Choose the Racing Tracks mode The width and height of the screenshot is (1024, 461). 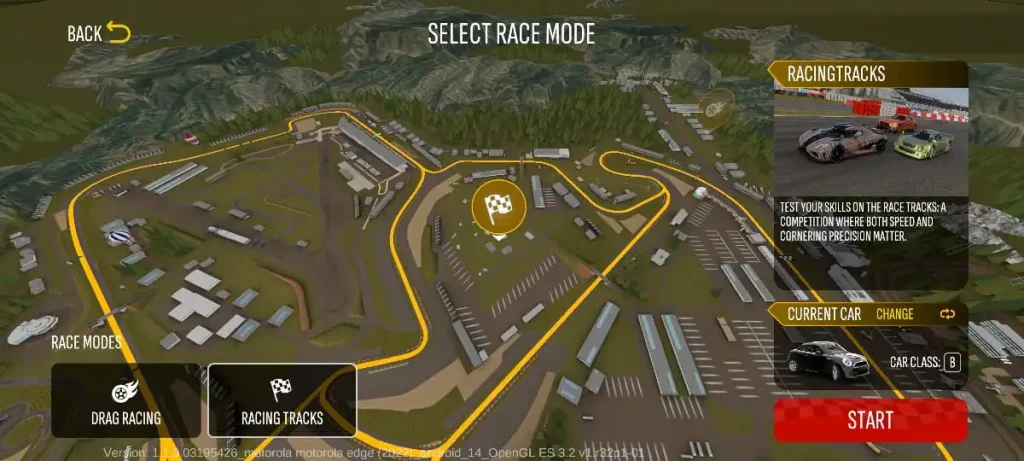(282, 400)
